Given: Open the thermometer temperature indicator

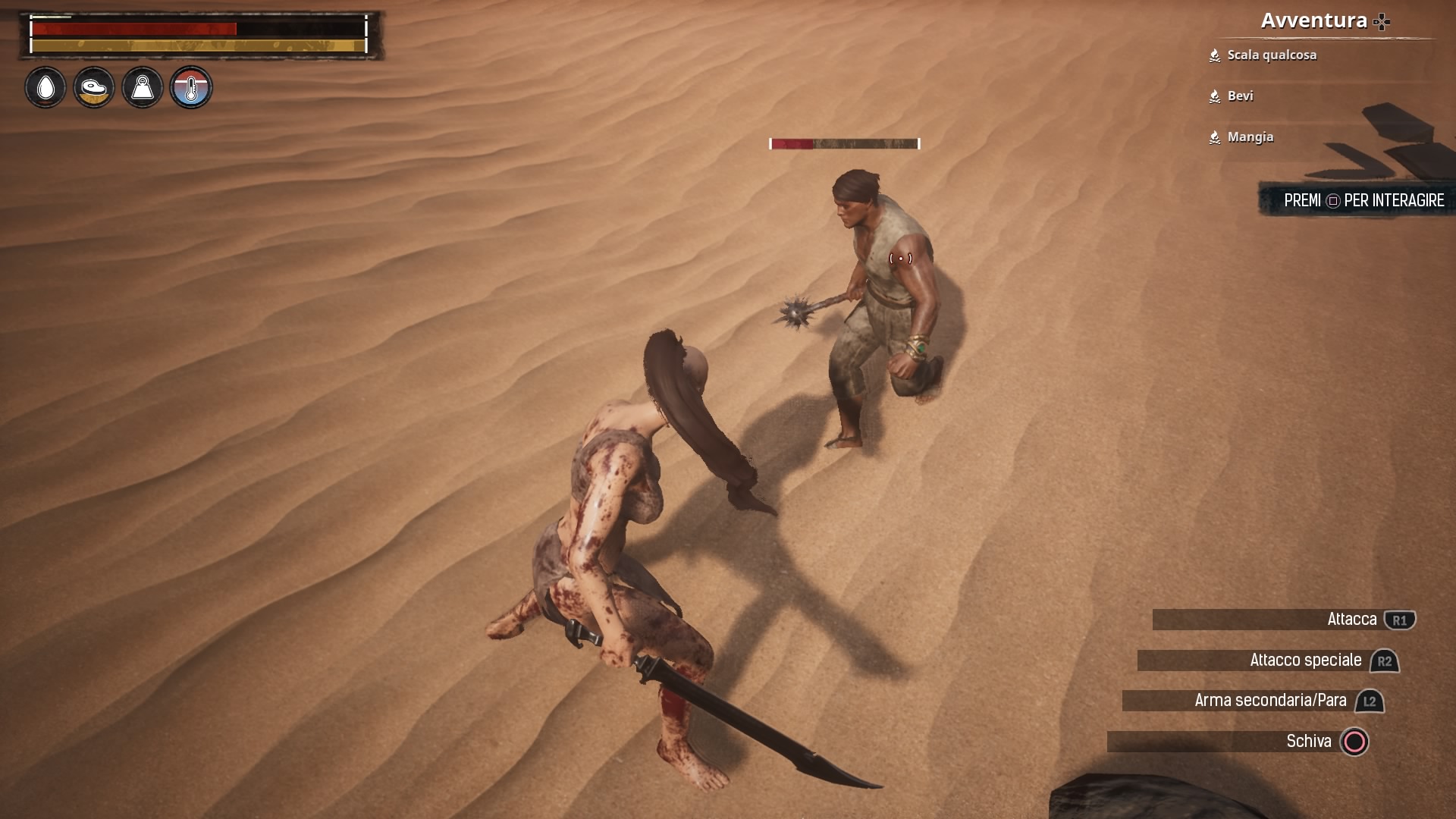Looking at the screenshot, I should [x=191, y=88].
